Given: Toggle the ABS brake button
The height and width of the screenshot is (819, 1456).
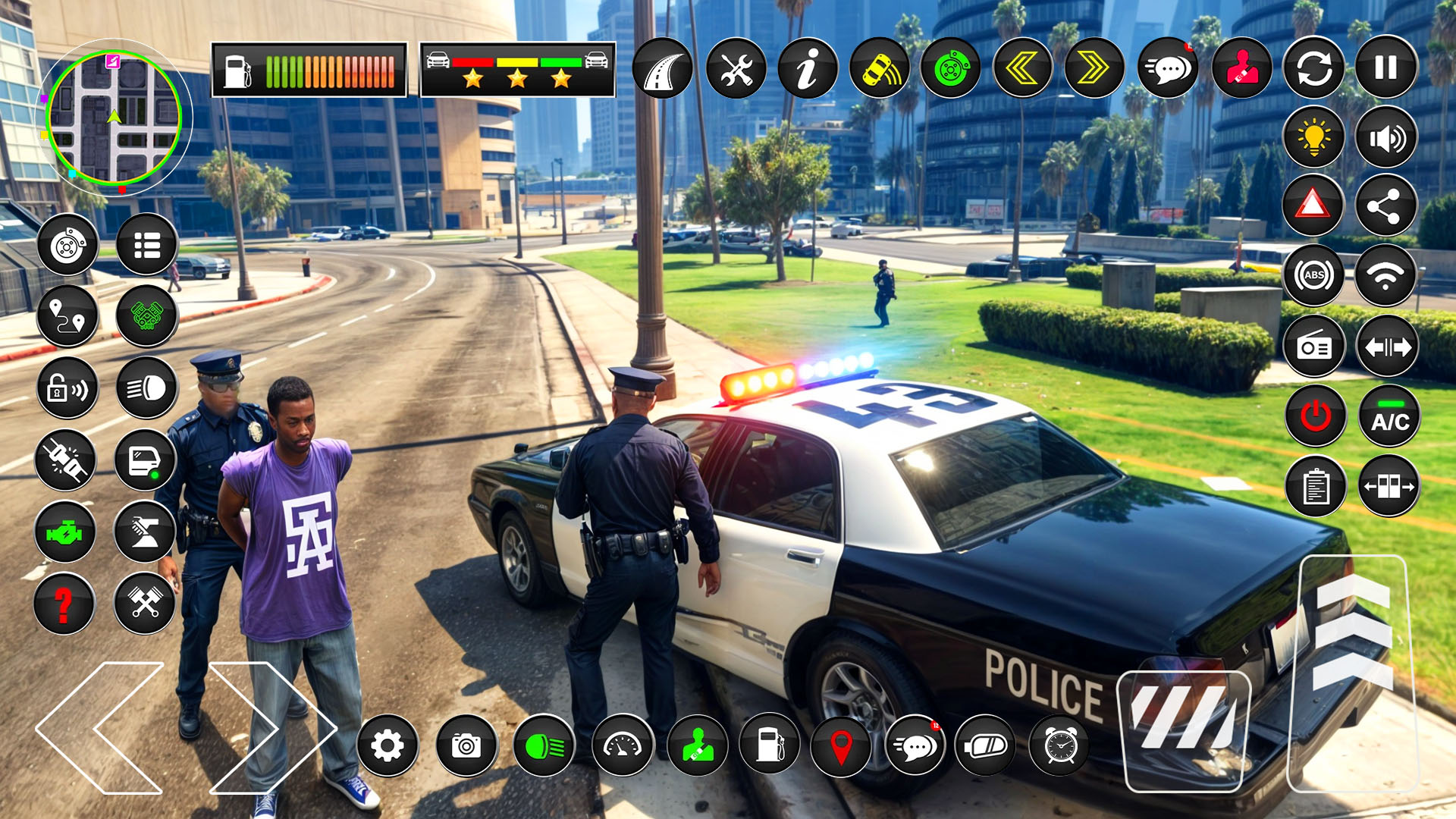Looking at the screenshot, I should pos(1314,275).
